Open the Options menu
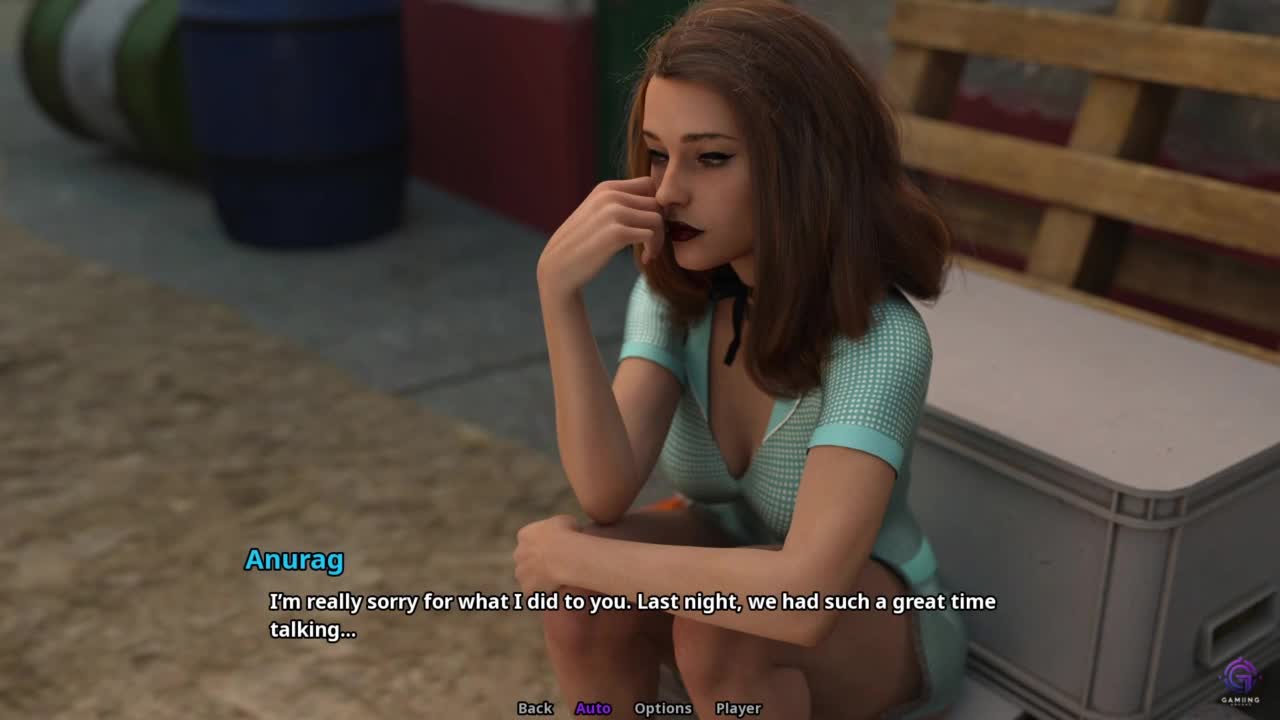 click(x=663, y=708)
